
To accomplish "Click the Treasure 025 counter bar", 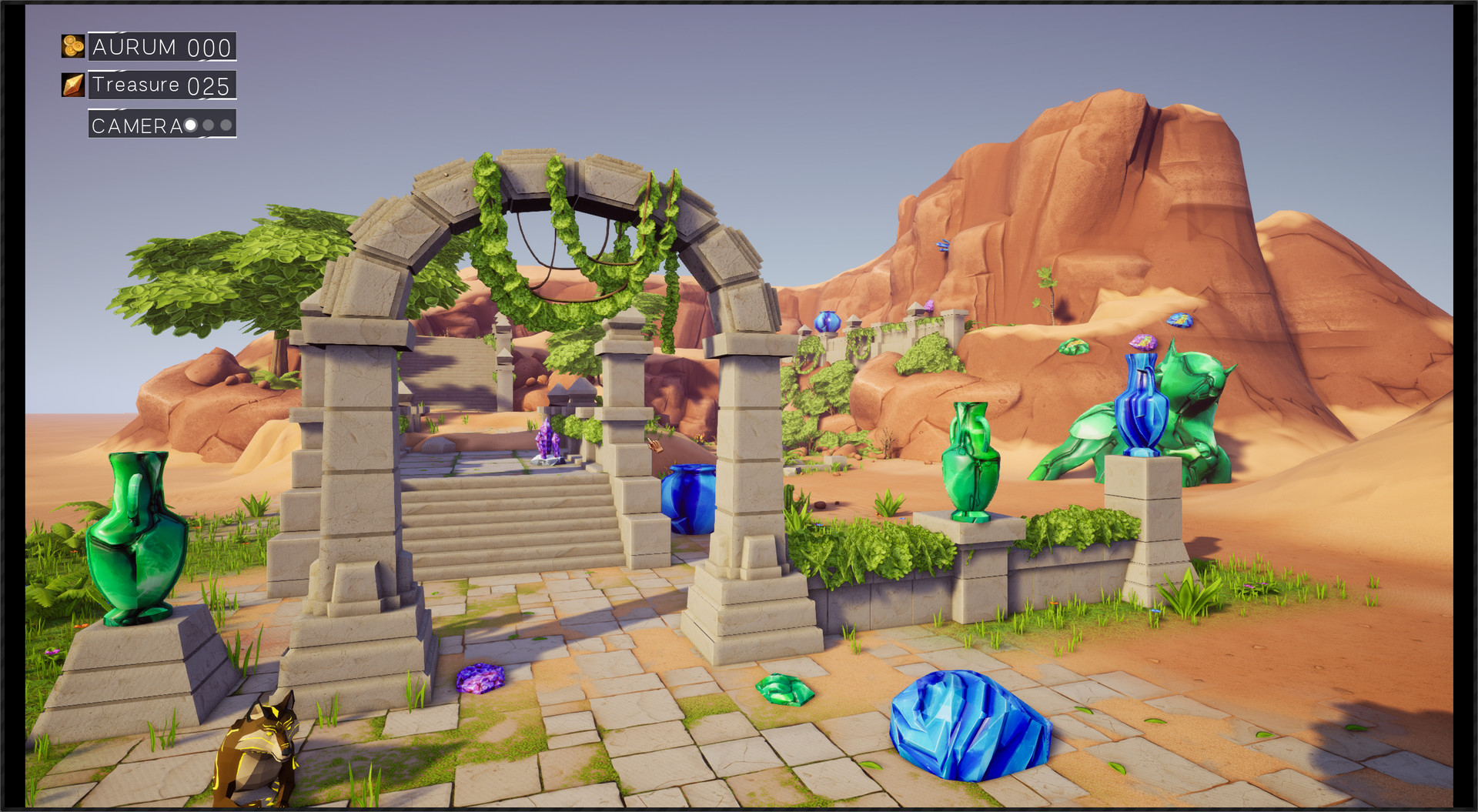I will click(162, 85).
